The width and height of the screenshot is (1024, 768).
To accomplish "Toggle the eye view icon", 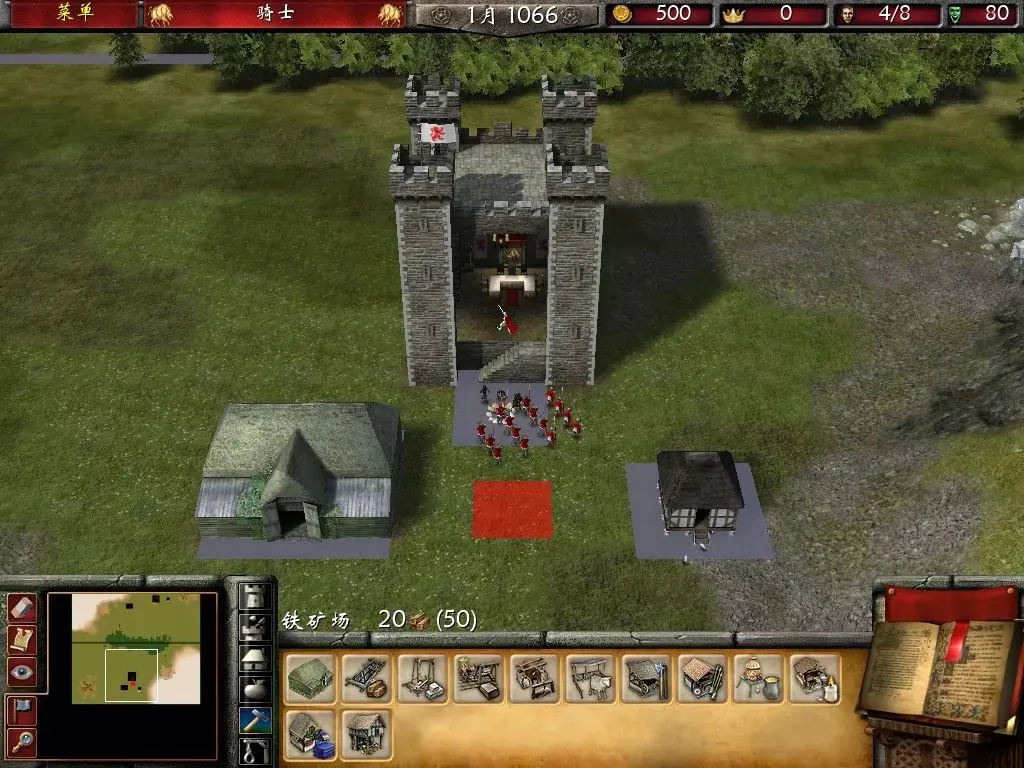I will pos(22,672).
